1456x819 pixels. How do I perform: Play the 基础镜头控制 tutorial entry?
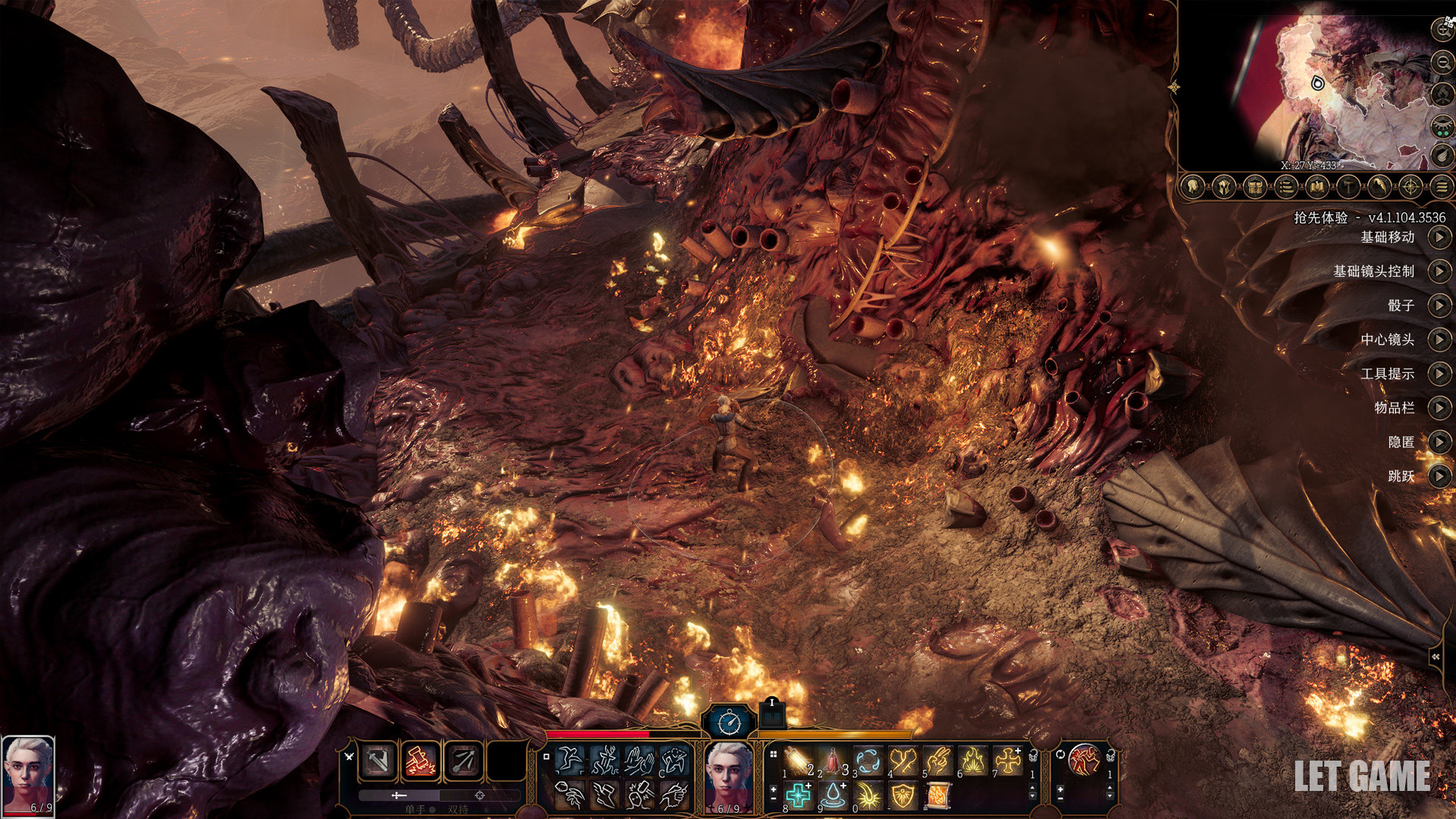1439,271
